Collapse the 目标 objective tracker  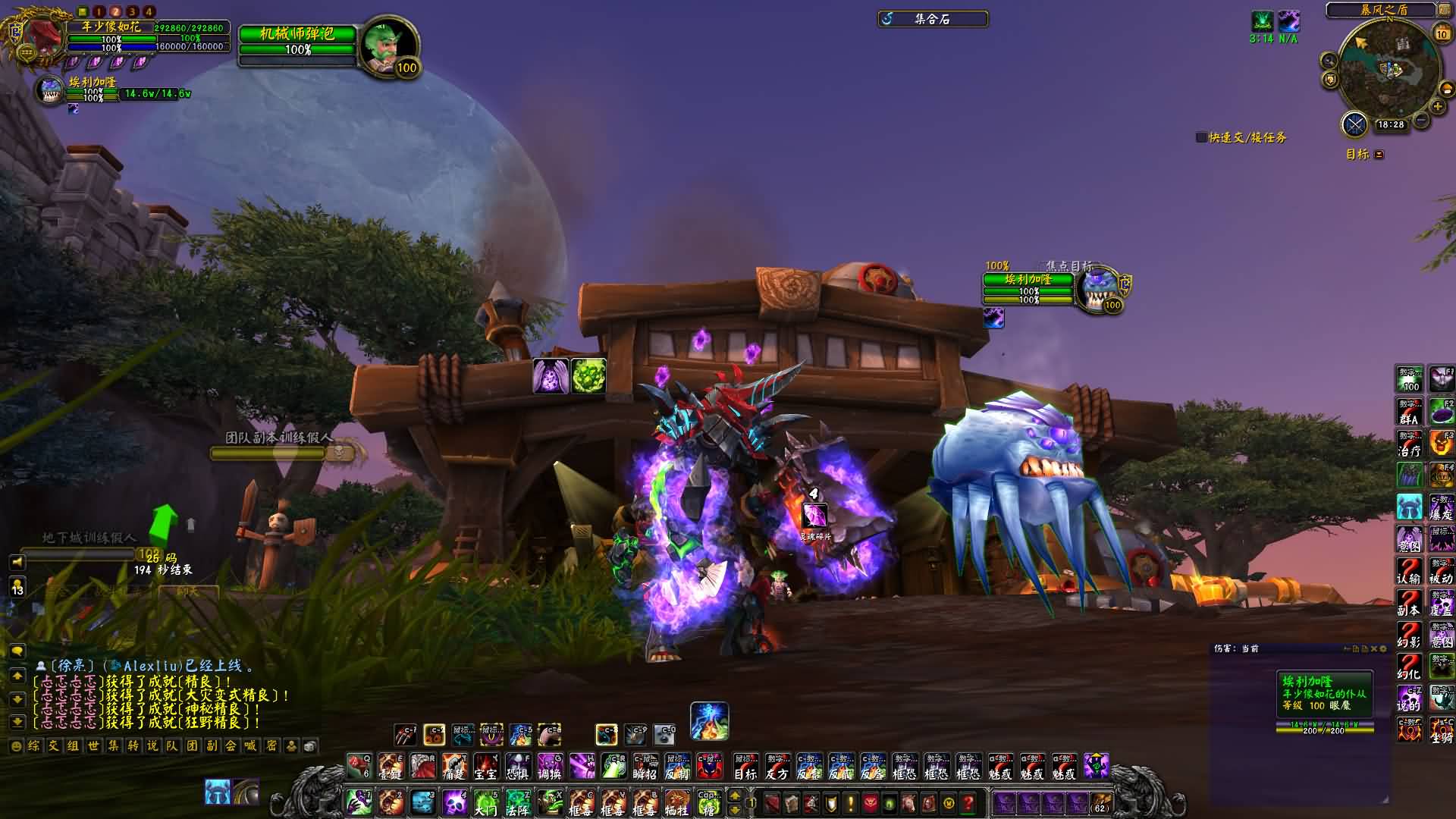1379,155
